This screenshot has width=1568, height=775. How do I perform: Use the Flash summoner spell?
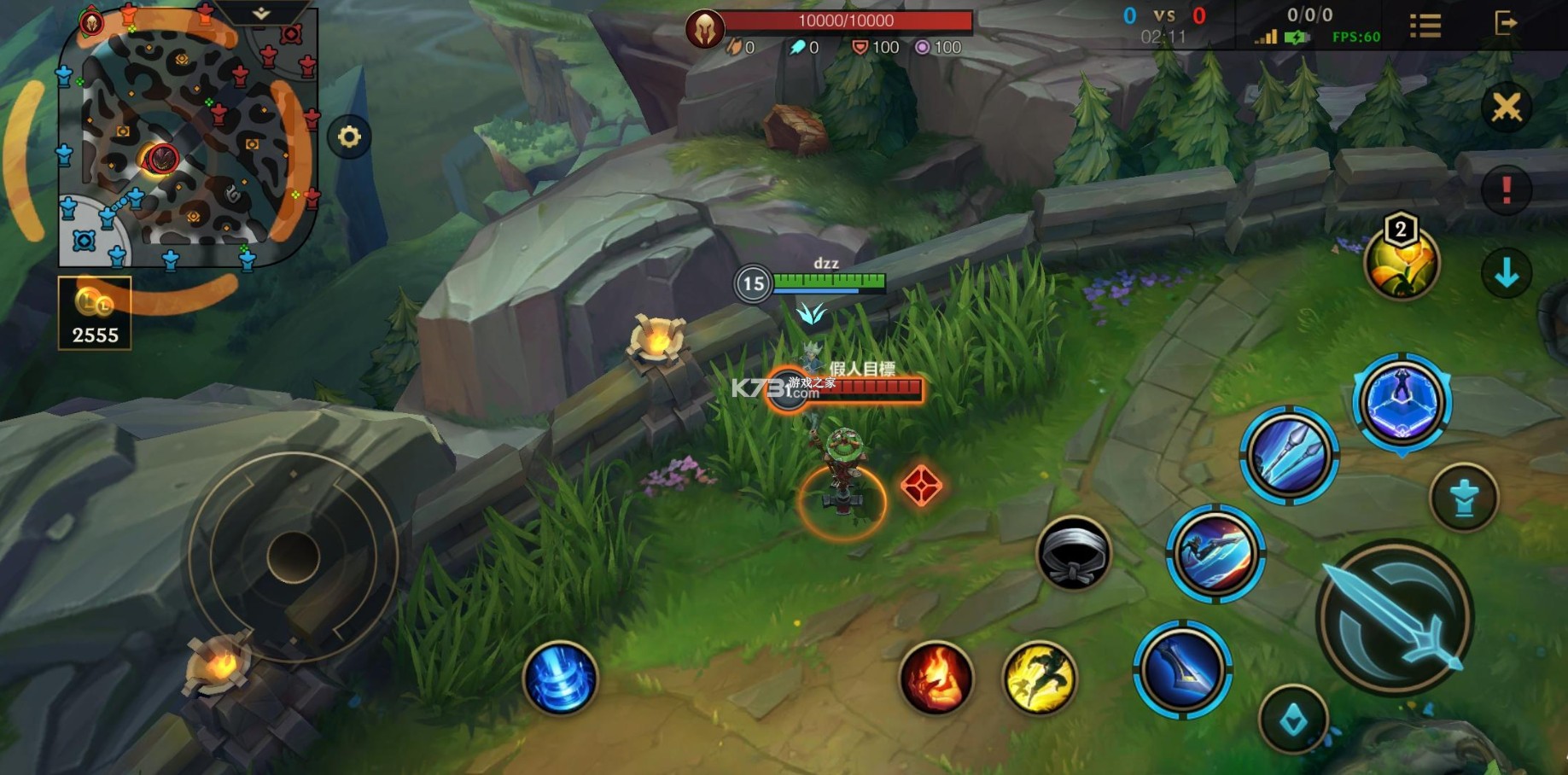(x=1039, y=679)
